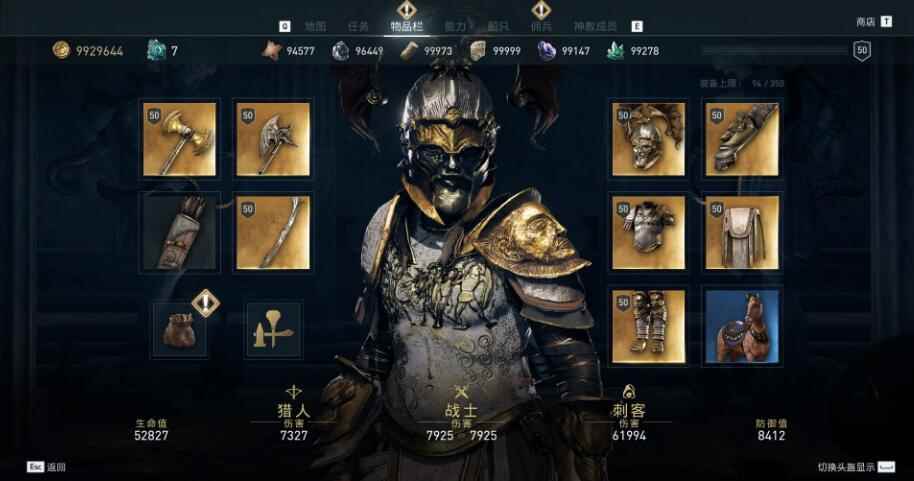Open the brown pouch inventory slot
The height and width of the screenshot is (481, 914).
(180, 329)
